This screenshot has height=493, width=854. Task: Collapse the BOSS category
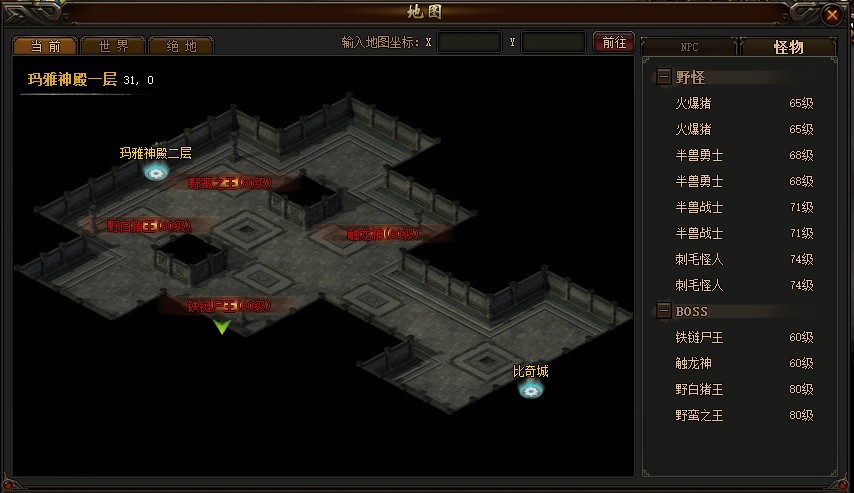pyautogui.click(x=664, y=311)
